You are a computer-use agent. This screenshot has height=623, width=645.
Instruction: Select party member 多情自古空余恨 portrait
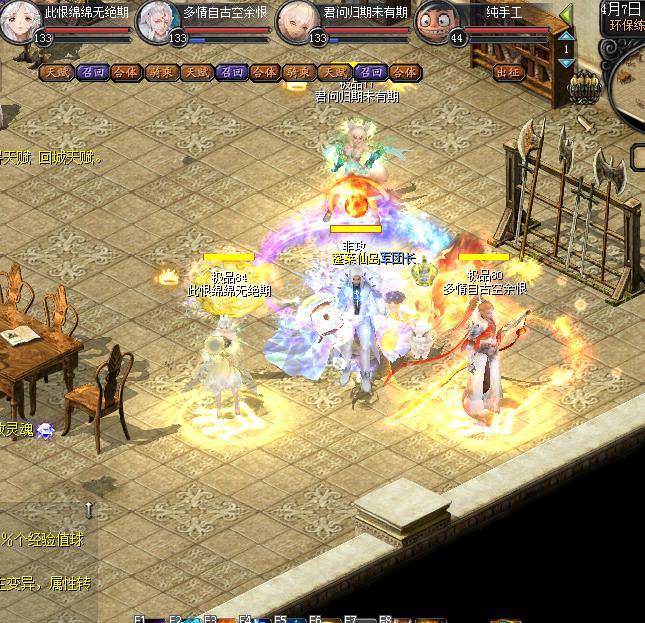pyautogui.click(x=155, y=19)
